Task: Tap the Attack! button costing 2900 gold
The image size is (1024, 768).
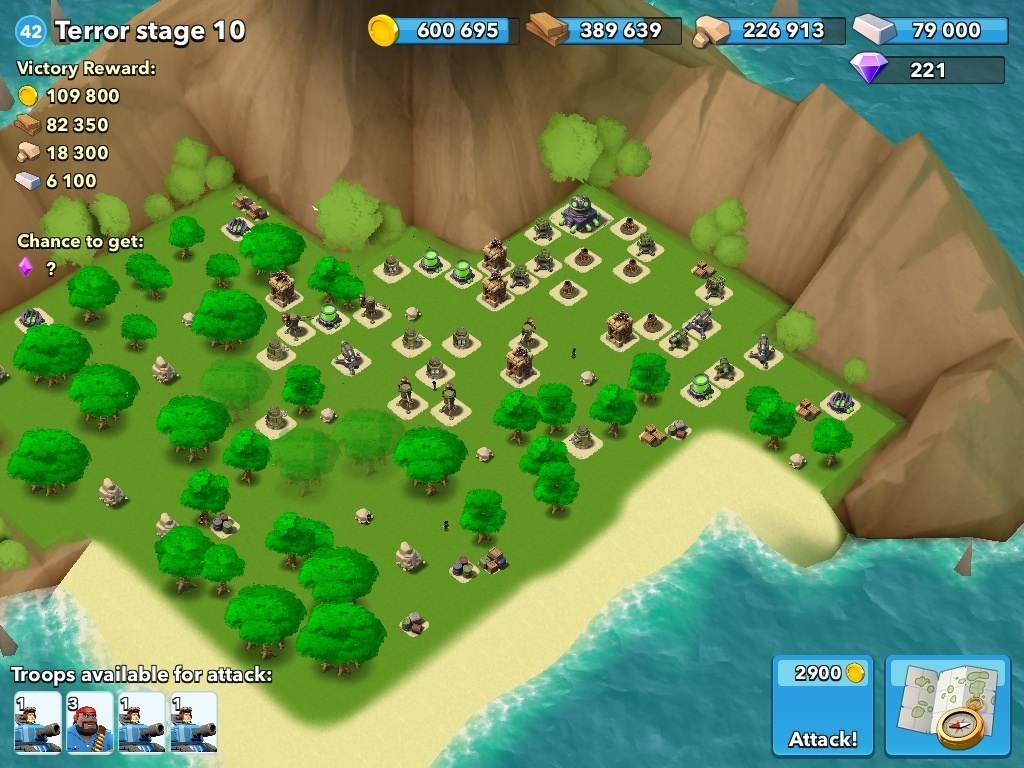Action: [822, 707]
